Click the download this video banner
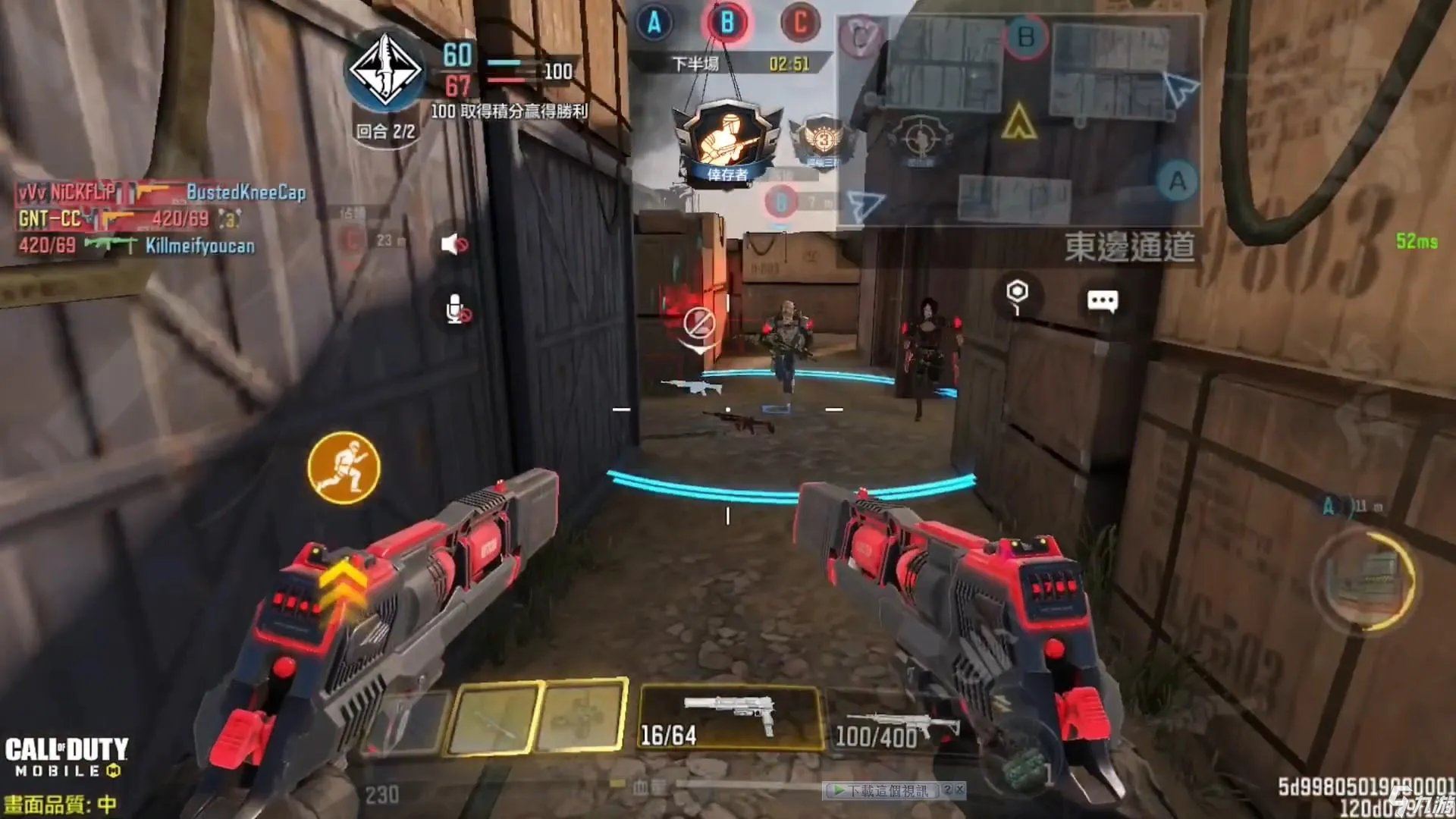 885,791
